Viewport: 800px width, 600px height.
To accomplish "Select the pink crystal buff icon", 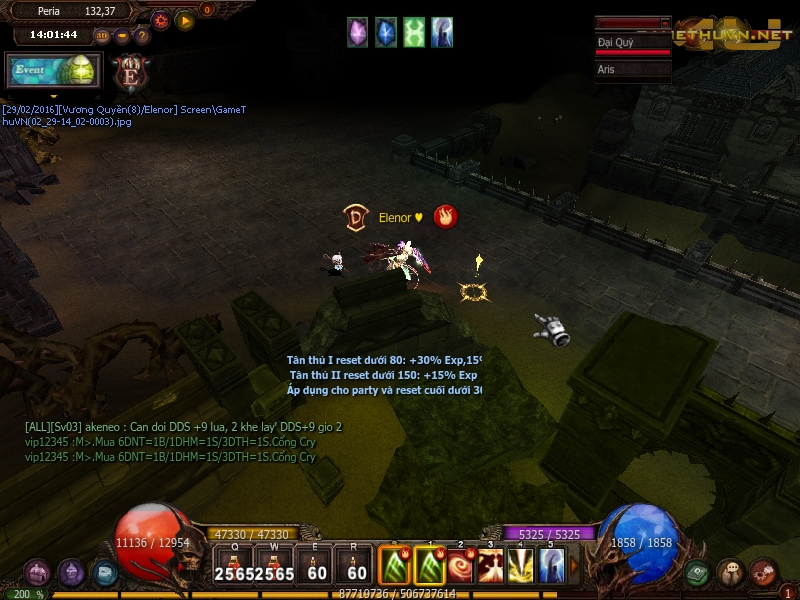I will 358,32.
